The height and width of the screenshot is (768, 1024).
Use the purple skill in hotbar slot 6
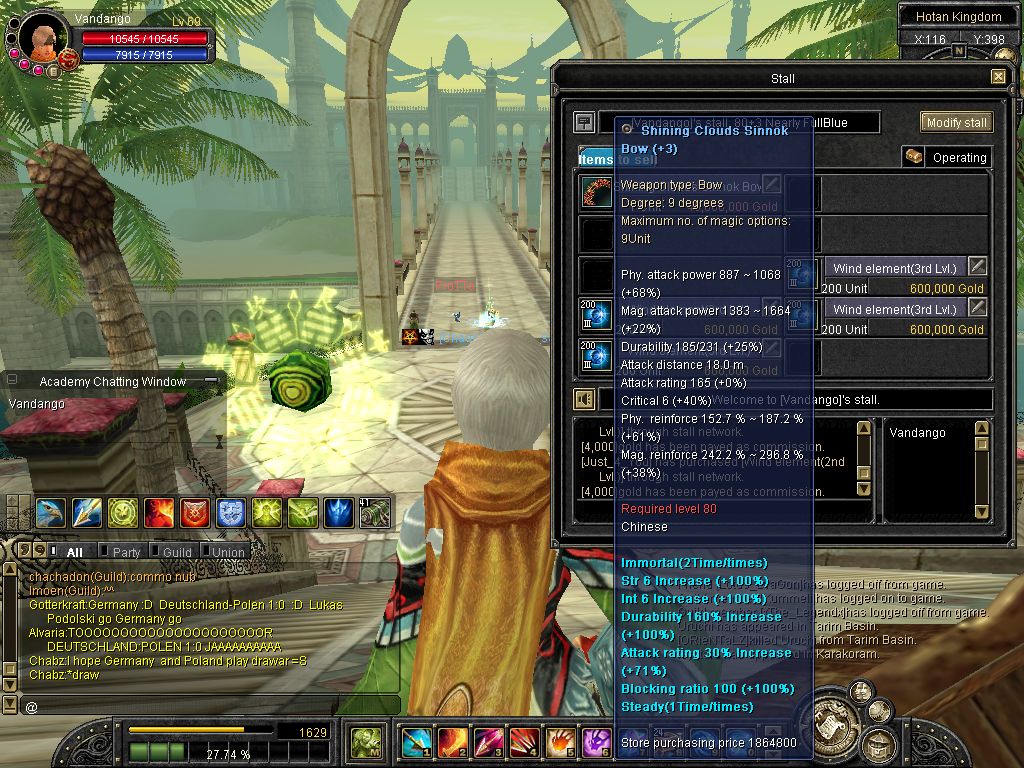pos(596,742)
